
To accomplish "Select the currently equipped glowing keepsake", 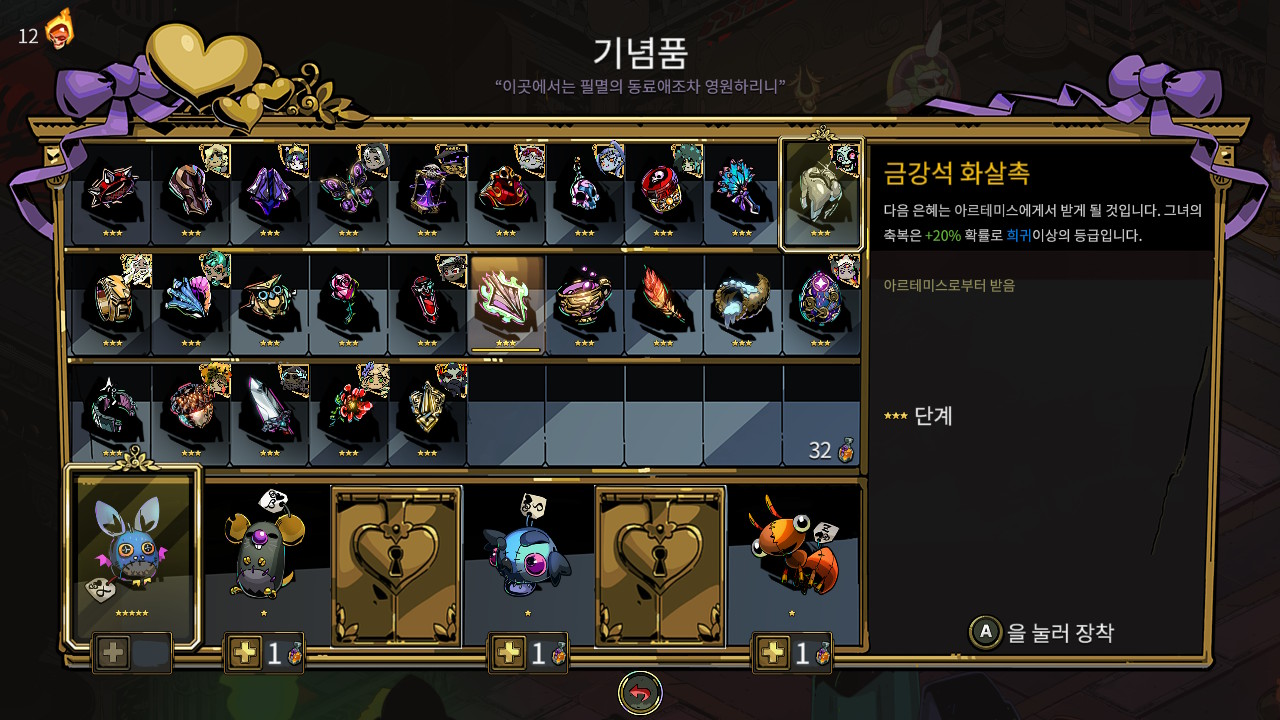I will 503,300.
